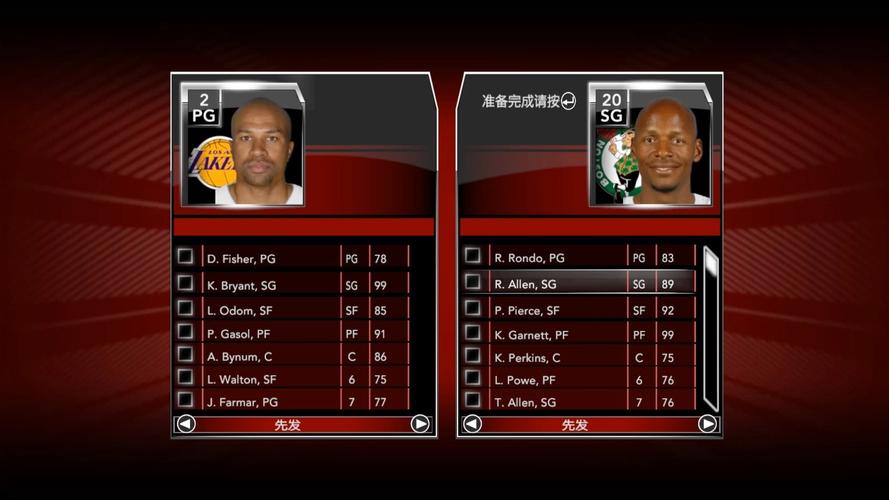Cycle Celtics lineup with the right arrow
This screenshot has height=500, width=889.
[x=707, y=424]
